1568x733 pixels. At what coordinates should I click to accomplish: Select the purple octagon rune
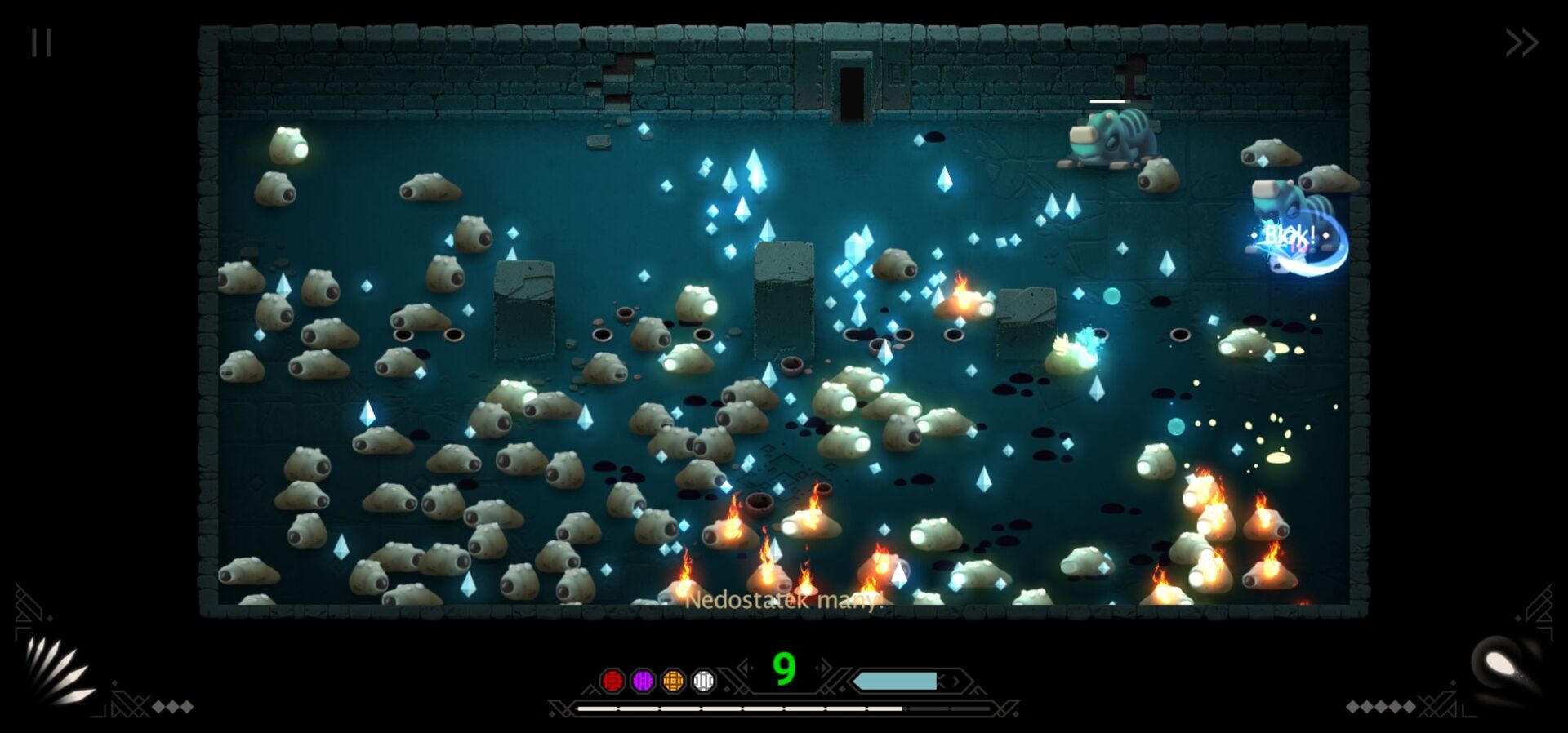click(x=643, y=681)
